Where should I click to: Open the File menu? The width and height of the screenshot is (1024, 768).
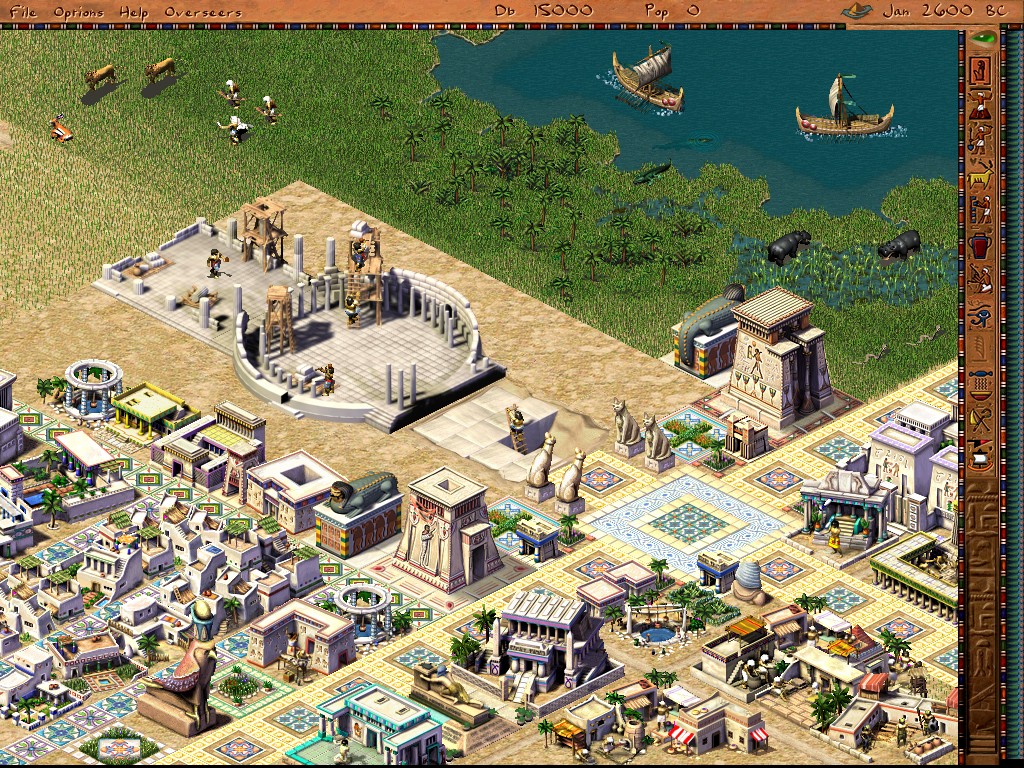click(x=22, y=11)
